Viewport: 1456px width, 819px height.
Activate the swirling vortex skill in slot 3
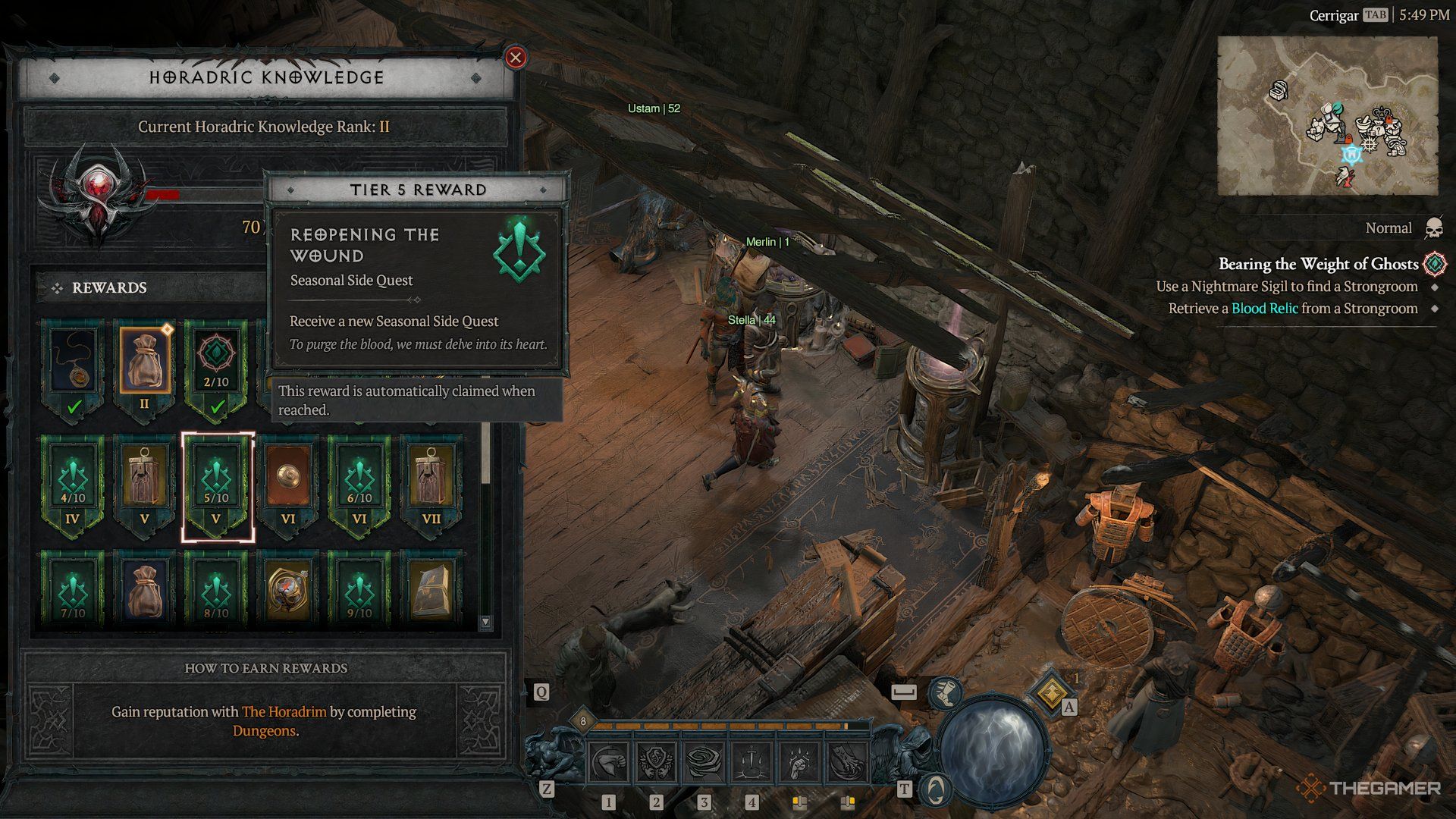coord(704,762)
